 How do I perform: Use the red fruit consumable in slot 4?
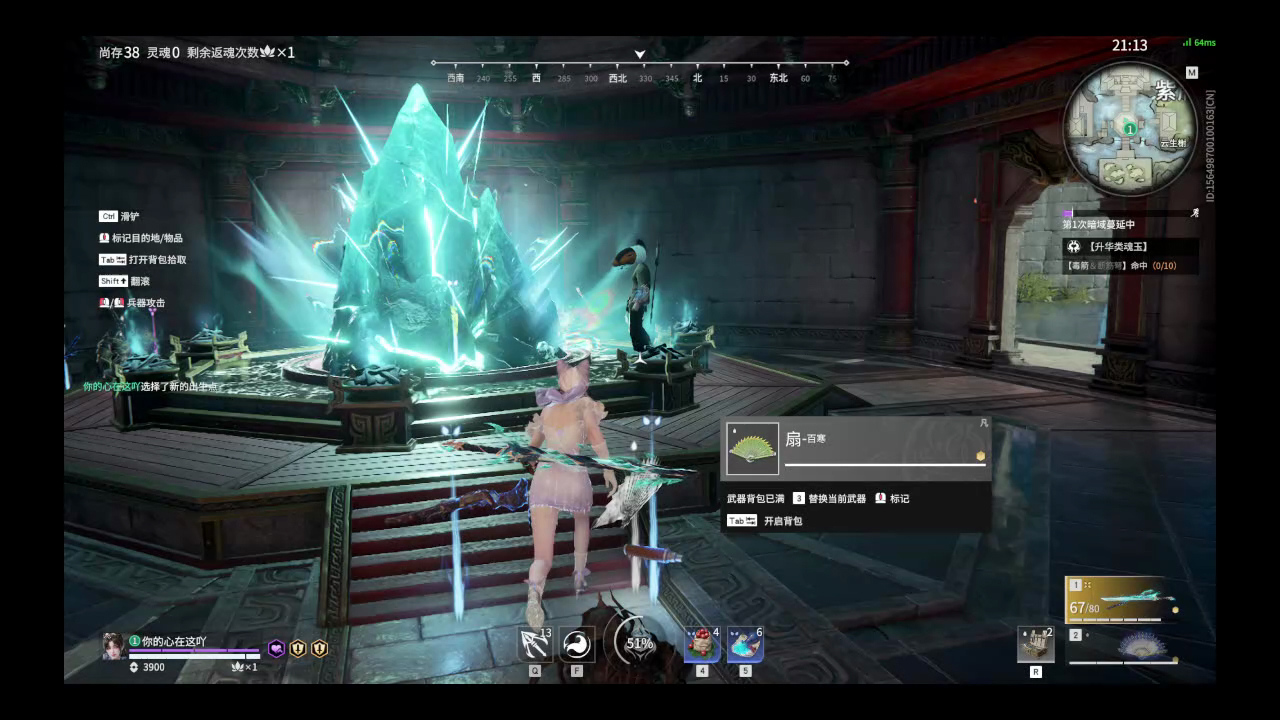coord(700,643)
